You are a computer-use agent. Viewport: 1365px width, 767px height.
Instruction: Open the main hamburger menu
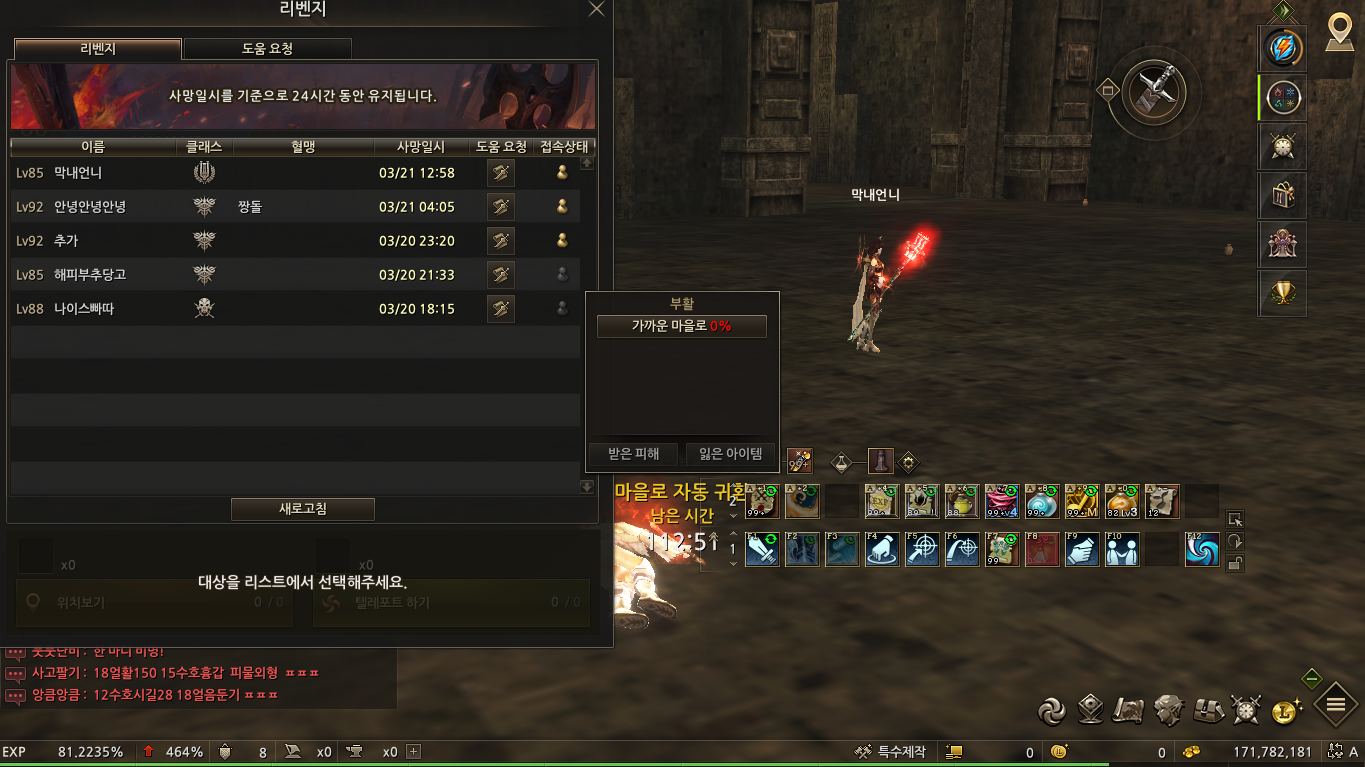(1335, 705)
